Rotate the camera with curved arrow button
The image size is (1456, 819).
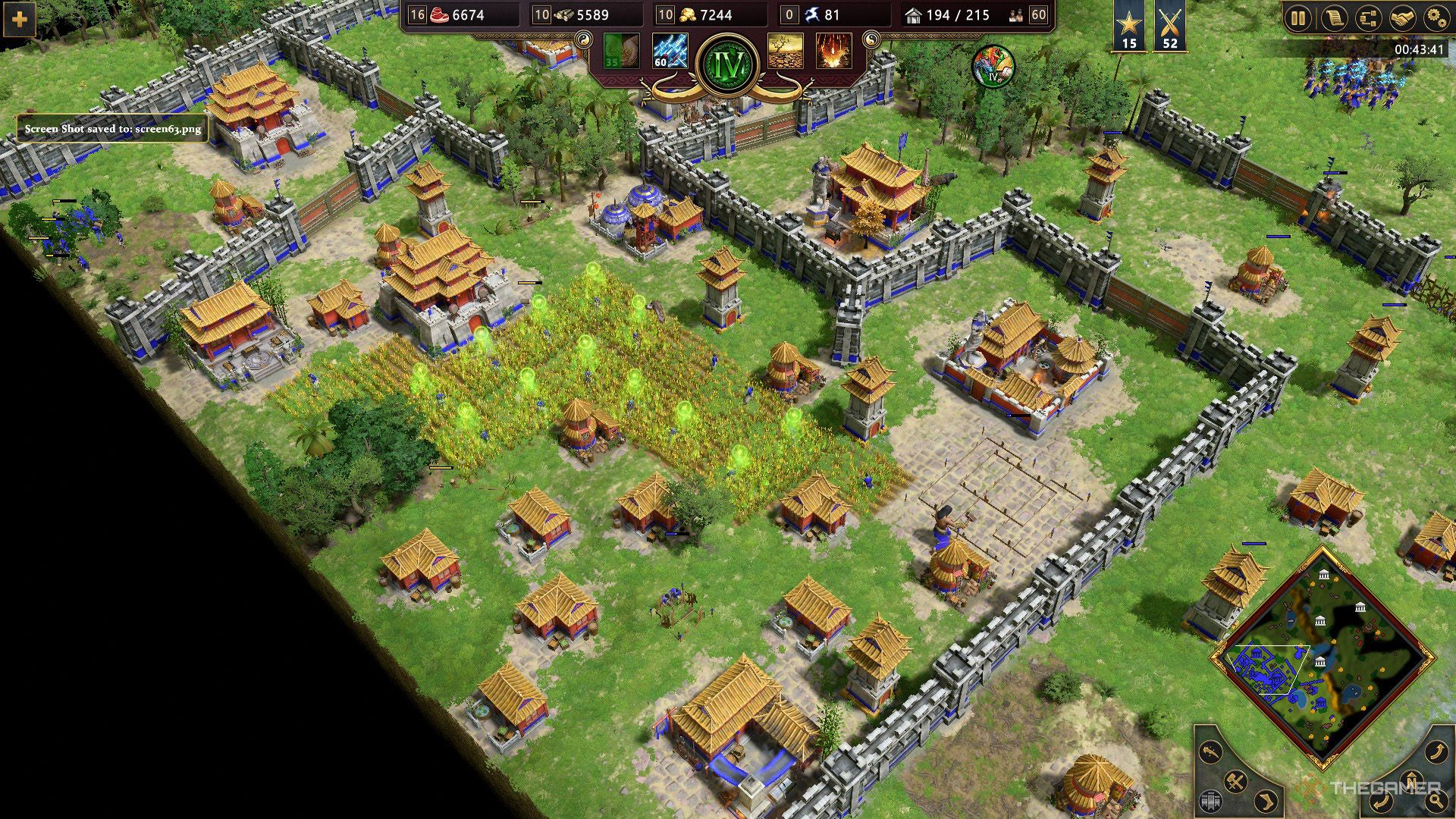[x=1437, y=751]
